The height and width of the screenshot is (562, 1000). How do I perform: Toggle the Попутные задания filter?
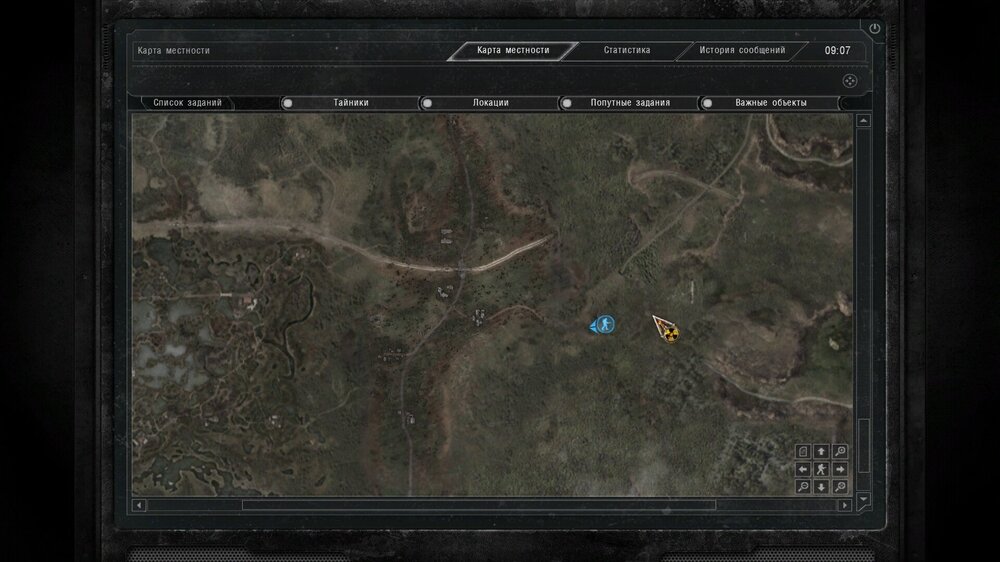[x=567, y=102]
